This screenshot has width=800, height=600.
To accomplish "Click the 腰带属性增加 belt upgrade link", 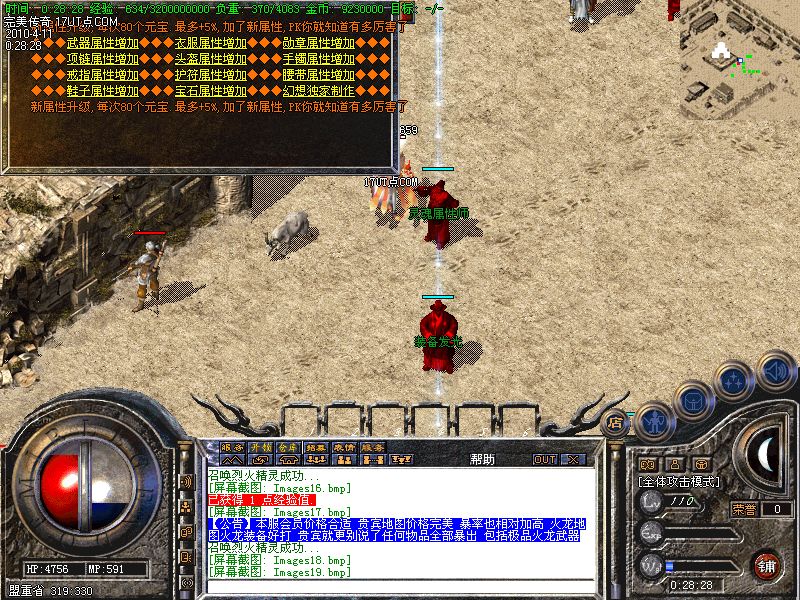I will coord(318,75).
